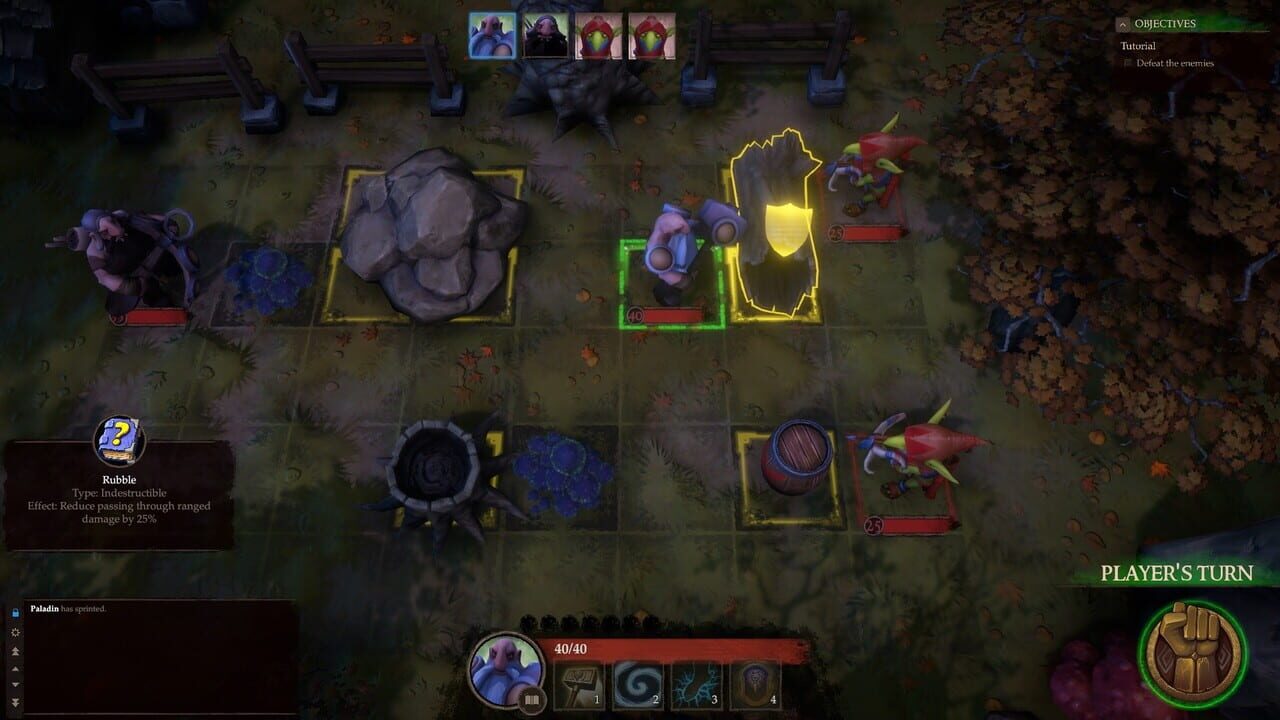1280x720 pixels.
Task: Activate the lightning crack ability in slot 3
Action: pyautogui.click(x=694, y=684)
